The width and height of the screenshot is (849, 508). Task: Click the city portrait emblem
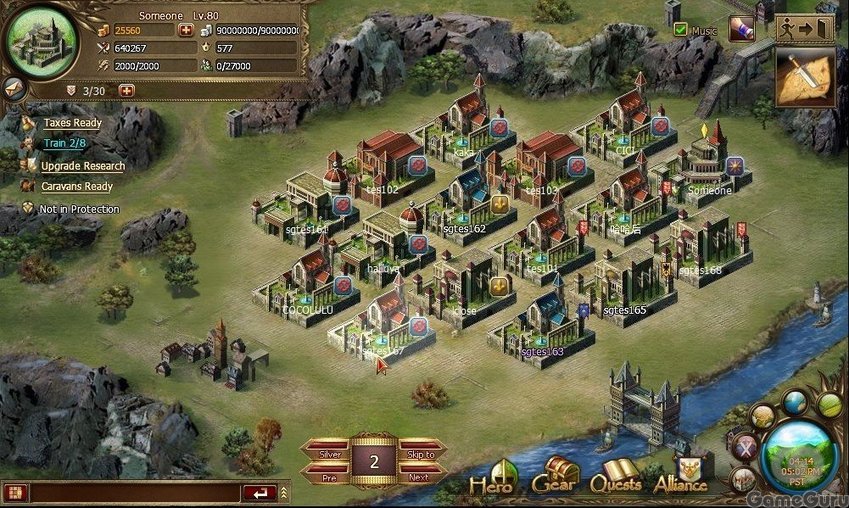(41, 40)
